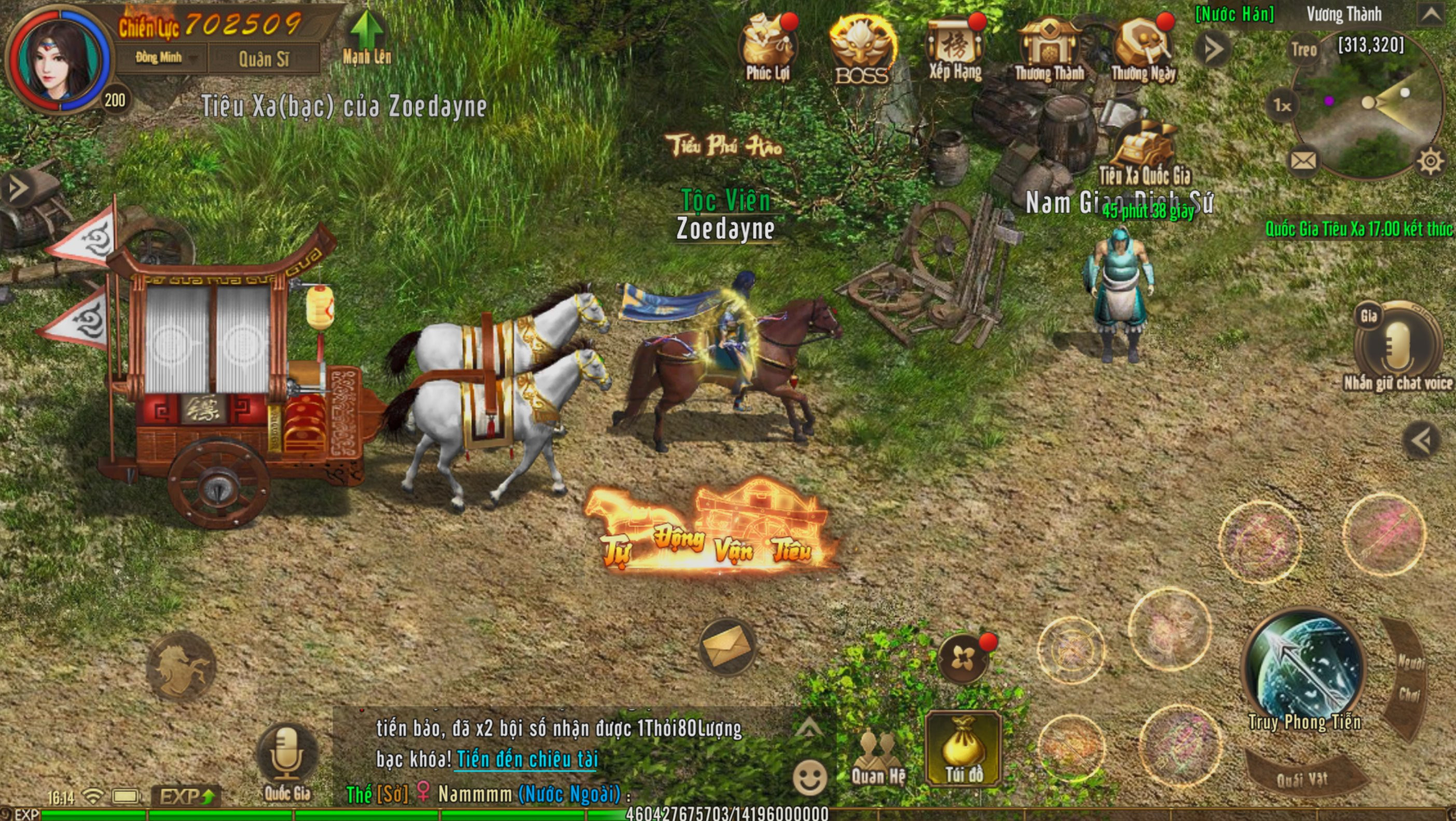The width and height of the screenshot is (1456, 821).
Task: Open the Đồng Minh dropdown
Action: tap(162, 58)
